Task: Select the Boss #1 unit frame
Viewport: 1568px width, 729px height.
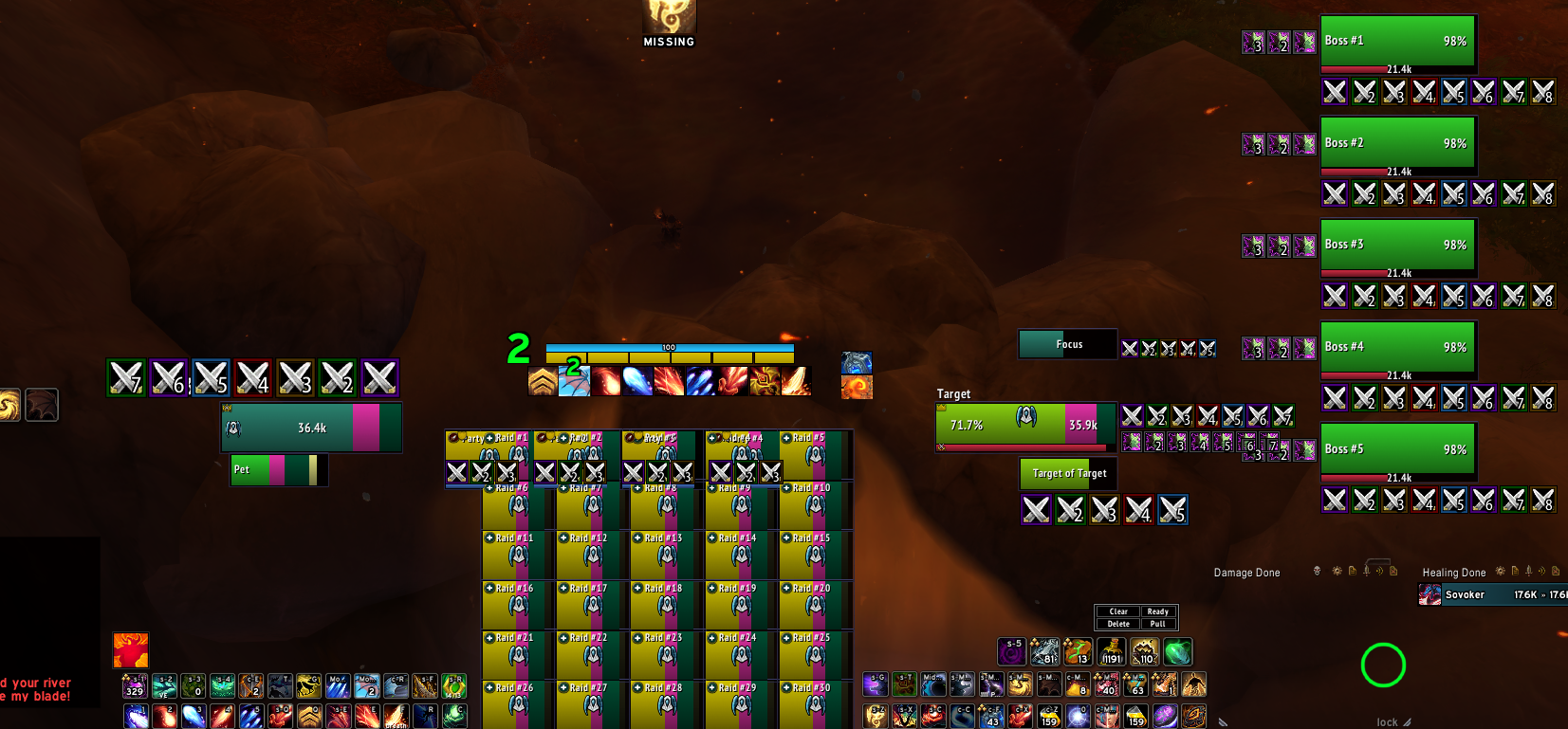Action: click(x=1397, y=42)
